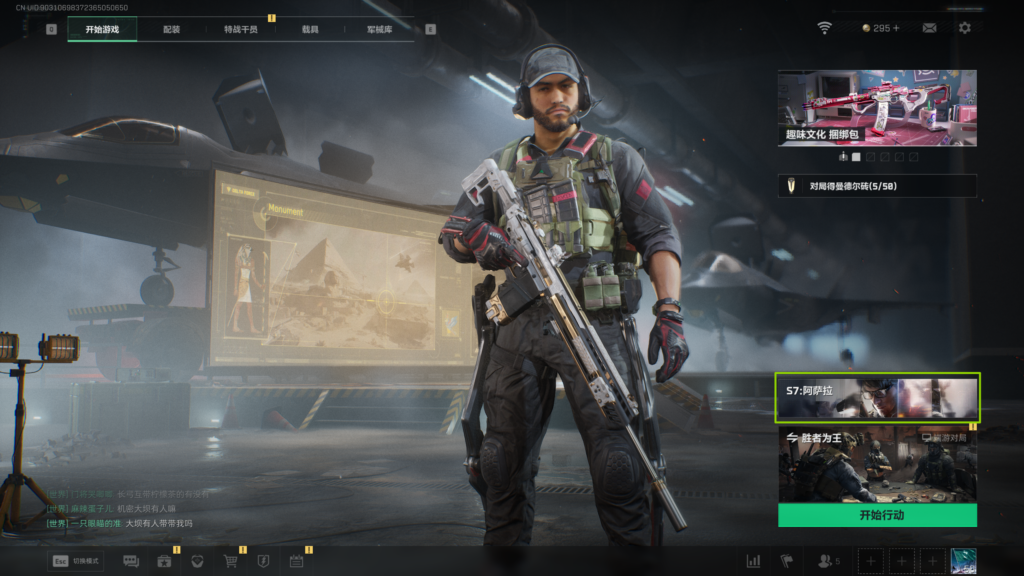Open the settings gear icon
The width and height of the screenshot is (1024, 576).
pyautogui.click(x=964, y=28)
